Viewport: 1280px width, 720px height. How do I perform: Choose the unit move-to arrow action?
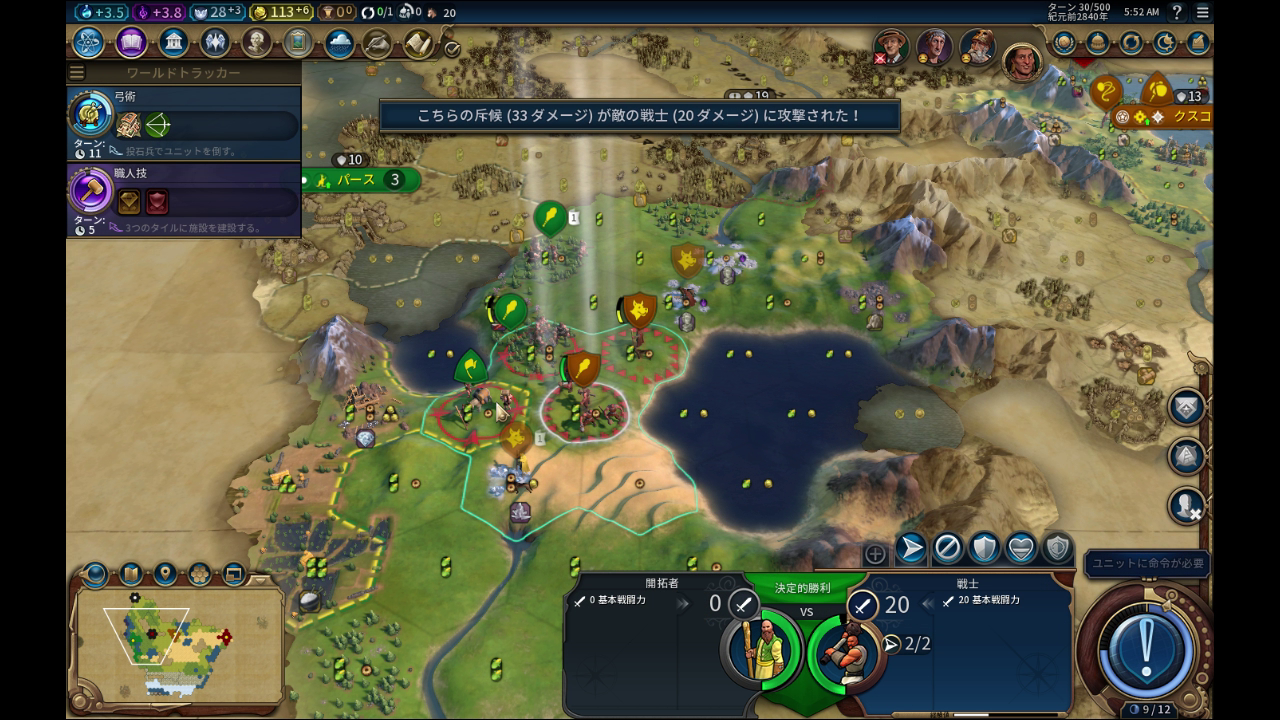click(x=910, y=548)
